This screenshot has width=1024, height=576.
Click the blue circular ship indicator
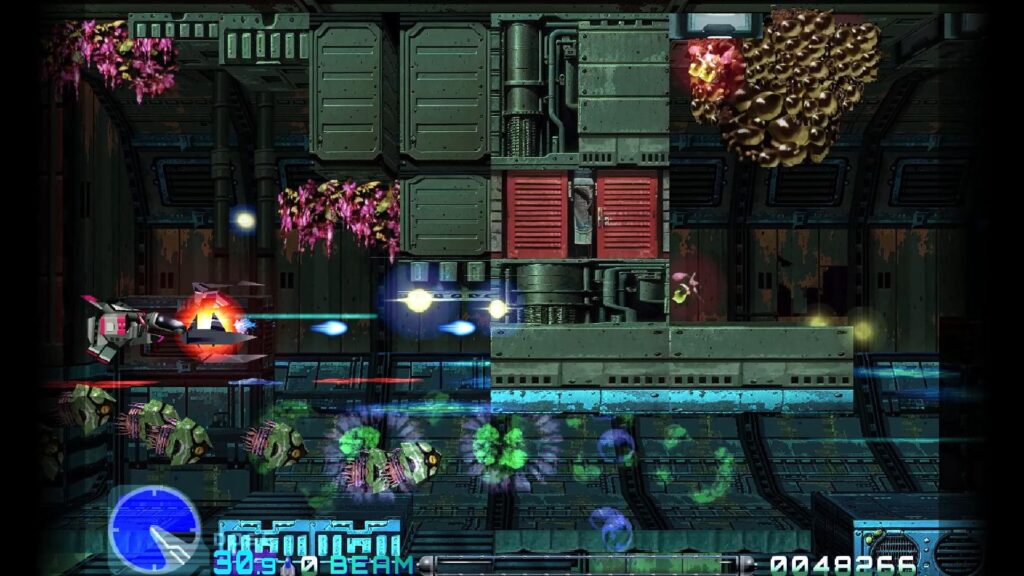[154, 529]
